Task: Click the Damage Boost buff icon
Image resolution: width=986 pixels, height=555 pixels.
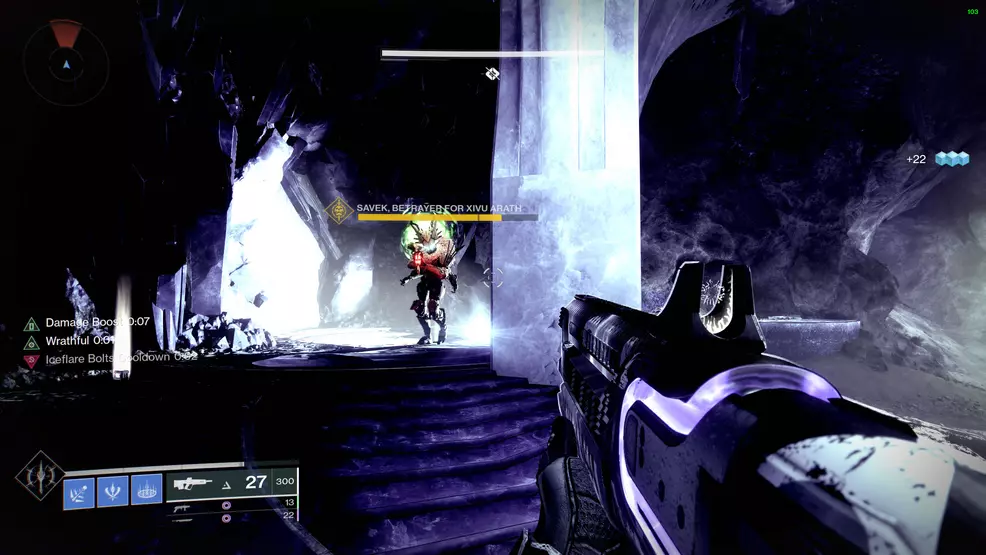Action: click(x=31, y=323)
